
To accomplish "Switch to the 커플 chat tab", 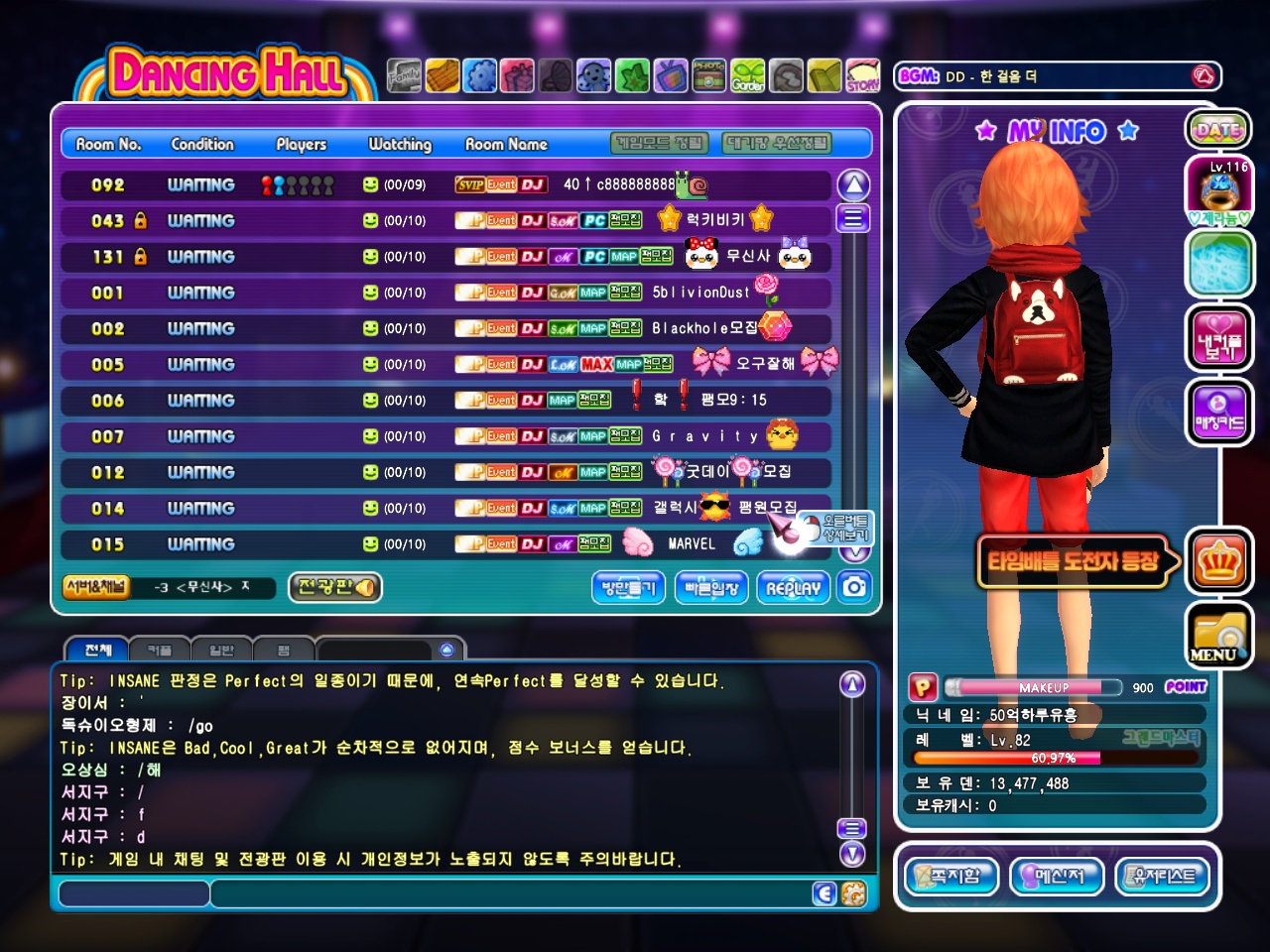I will [160, 651].
